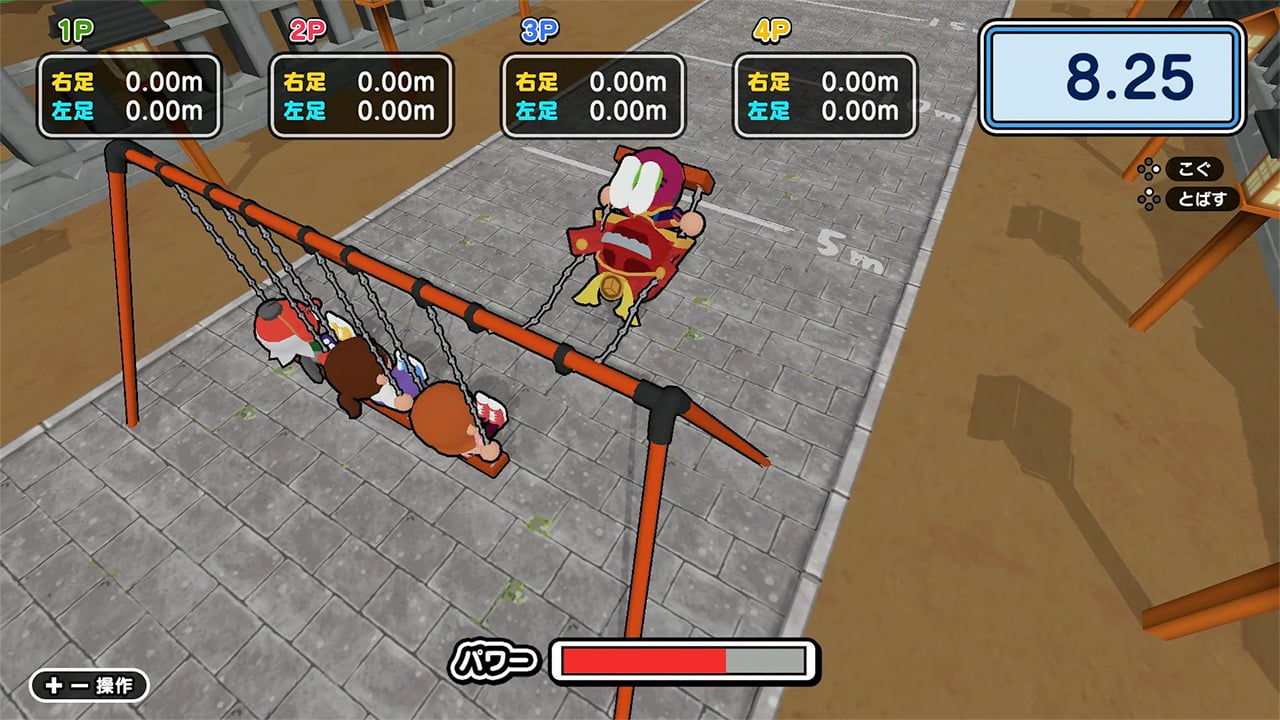
Task: Click the こぐ (pedal) control hint icon
Action: pos(1196,169)
